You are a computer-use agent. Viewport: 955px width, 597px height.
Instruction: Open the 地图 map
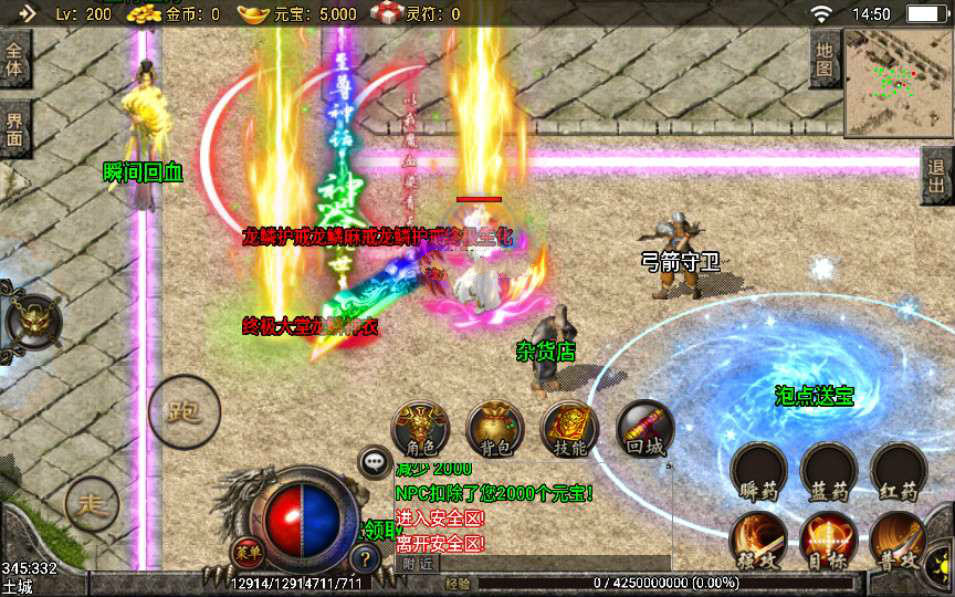tap(824, 59)
